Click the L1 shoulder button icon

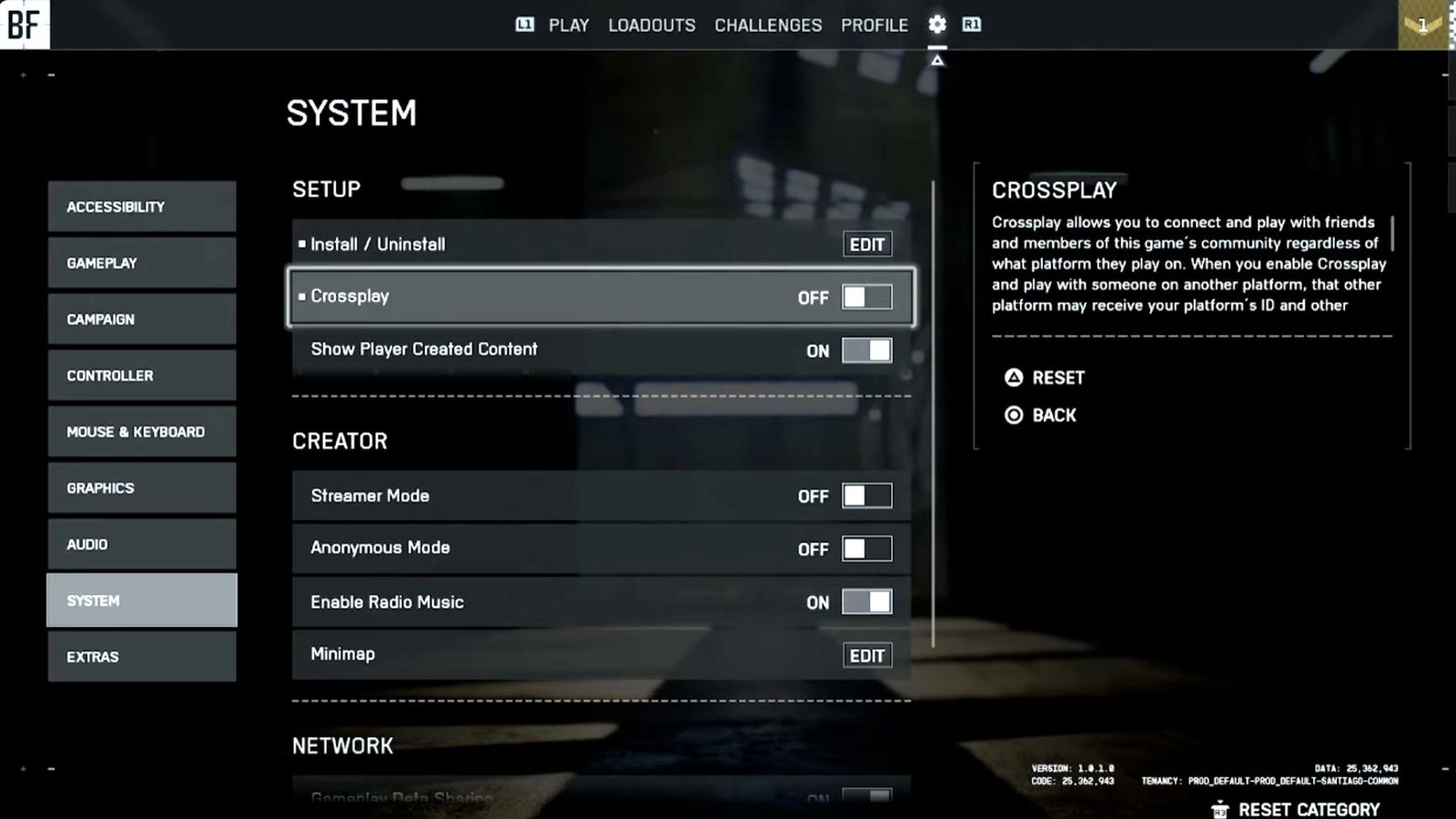click(525, 25)
